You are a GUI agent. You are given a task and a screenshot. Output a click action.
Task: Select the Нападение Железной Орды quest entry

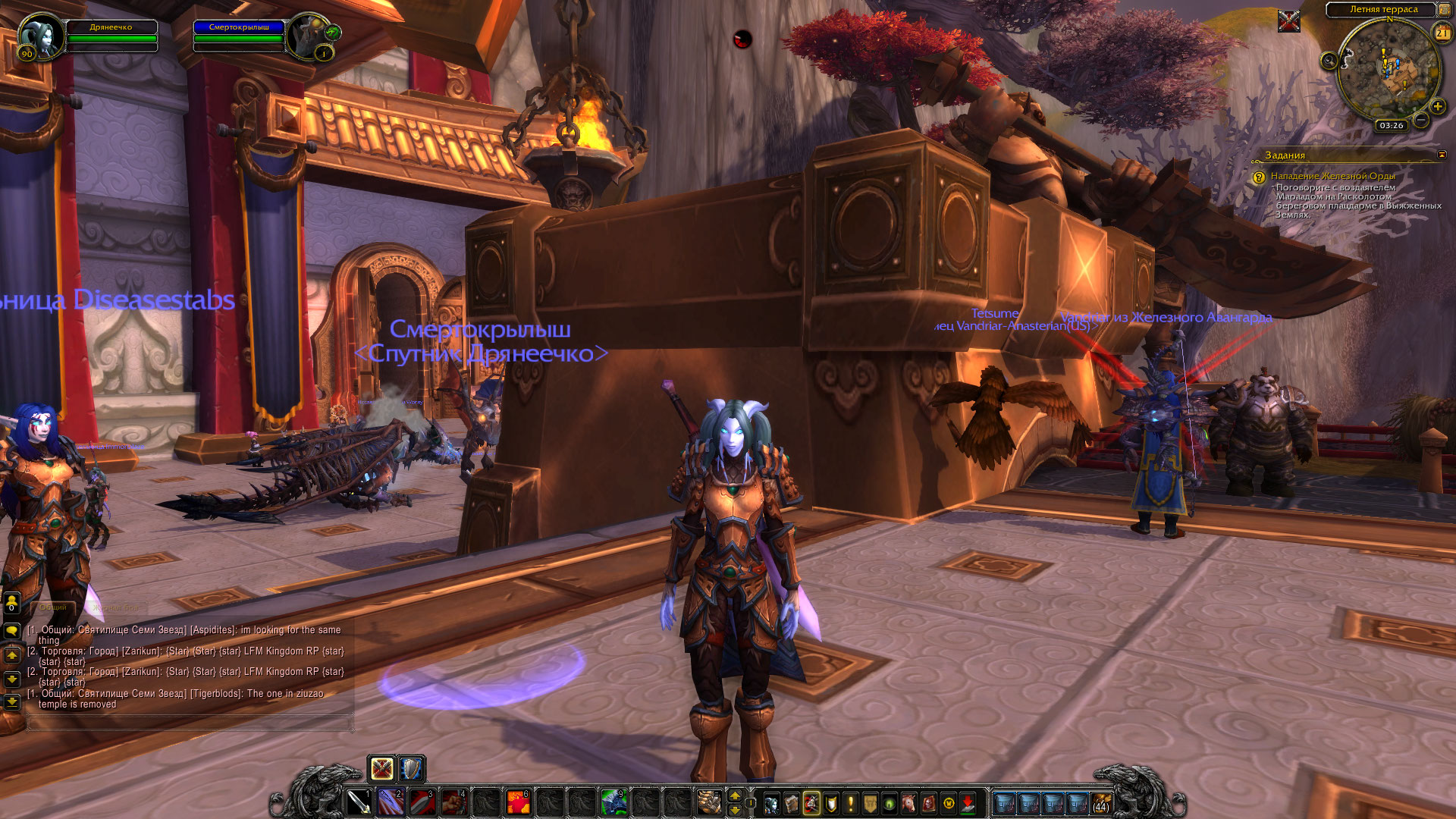1332,176
